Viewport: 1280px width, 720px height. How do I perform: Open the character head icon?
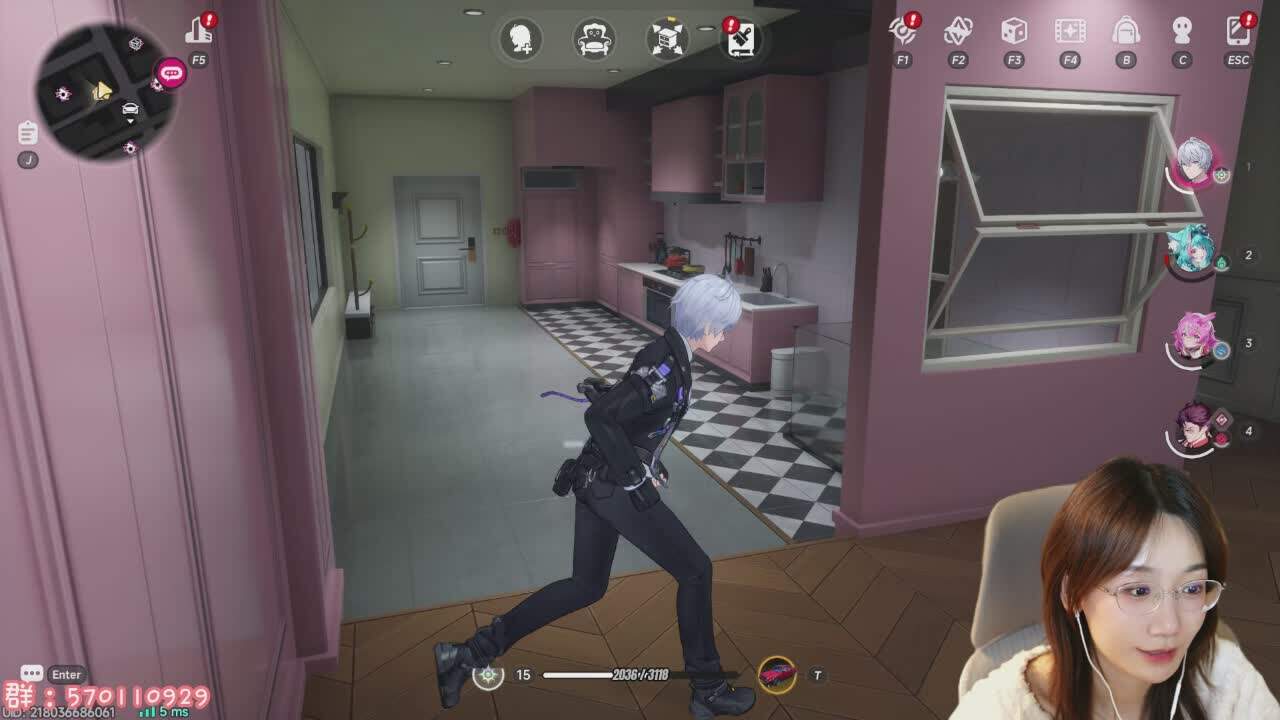[1182, 31]
